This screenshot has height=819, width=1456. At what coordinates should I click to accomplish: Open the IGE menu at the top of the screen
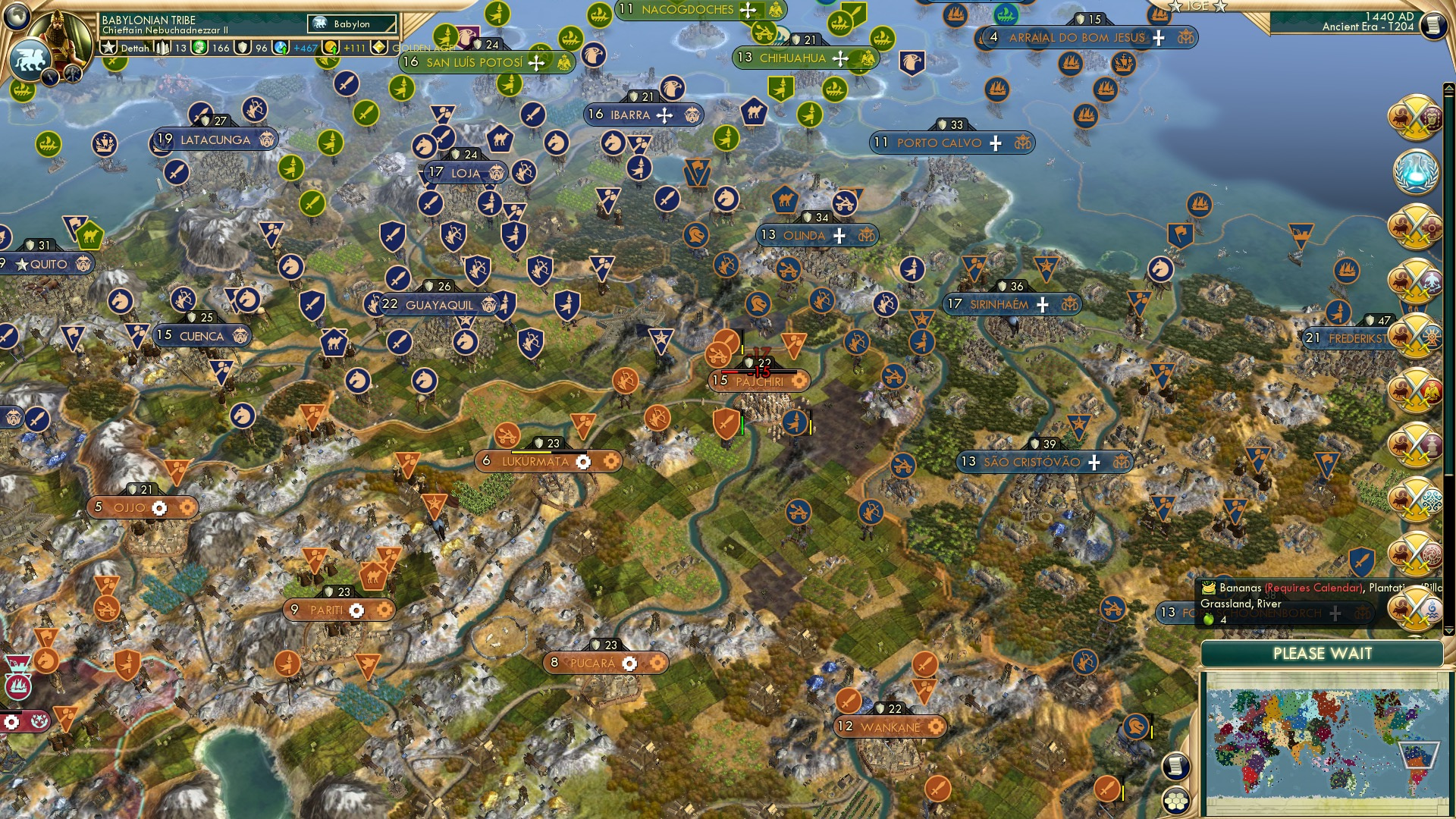pos(1198,6)
